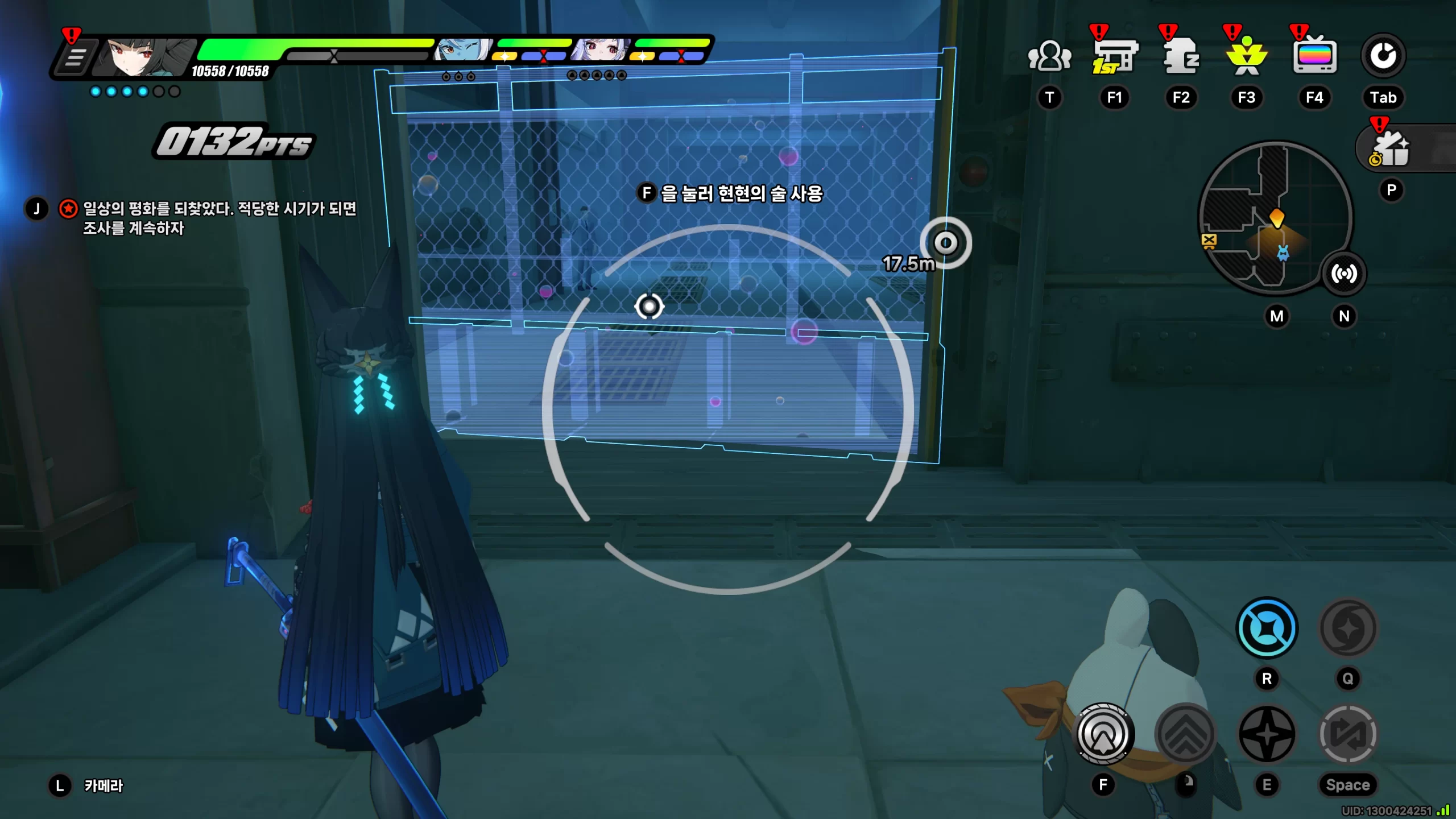Viewport: 1456px width, 819px height.
Task: Open the yellow-green figure icon
Action: [x=1247, y=57]
